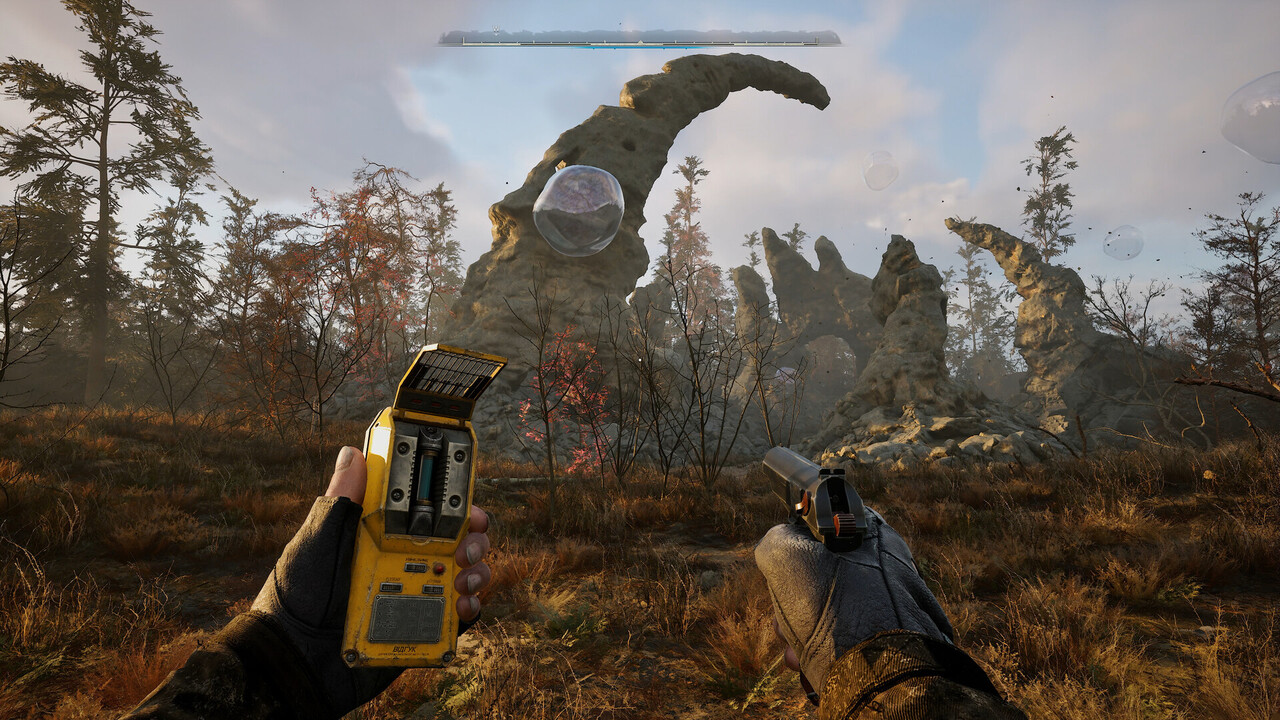Click the white waypoint marker on the compass bar
The image size is (1280, 720).
pyautogui.click(x=496, y=29)
